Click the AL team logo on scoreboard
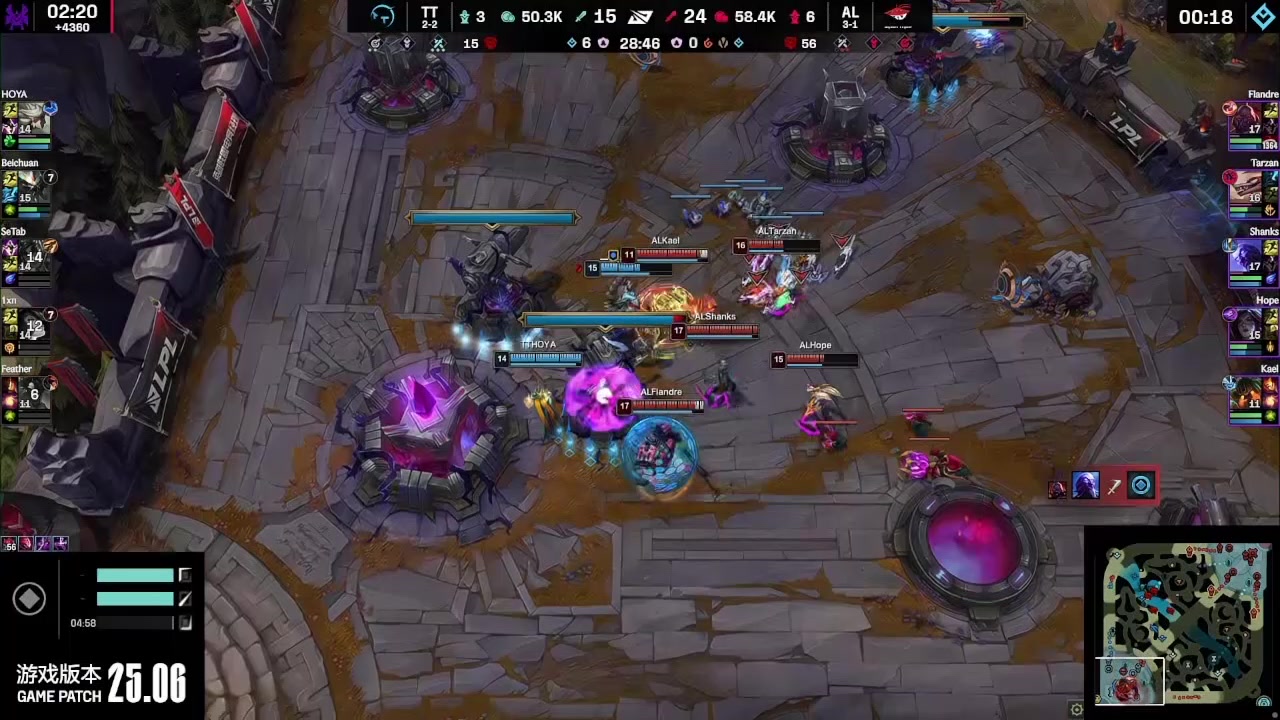This screenshot has width=1280, height=720. [x=898, y=16]
